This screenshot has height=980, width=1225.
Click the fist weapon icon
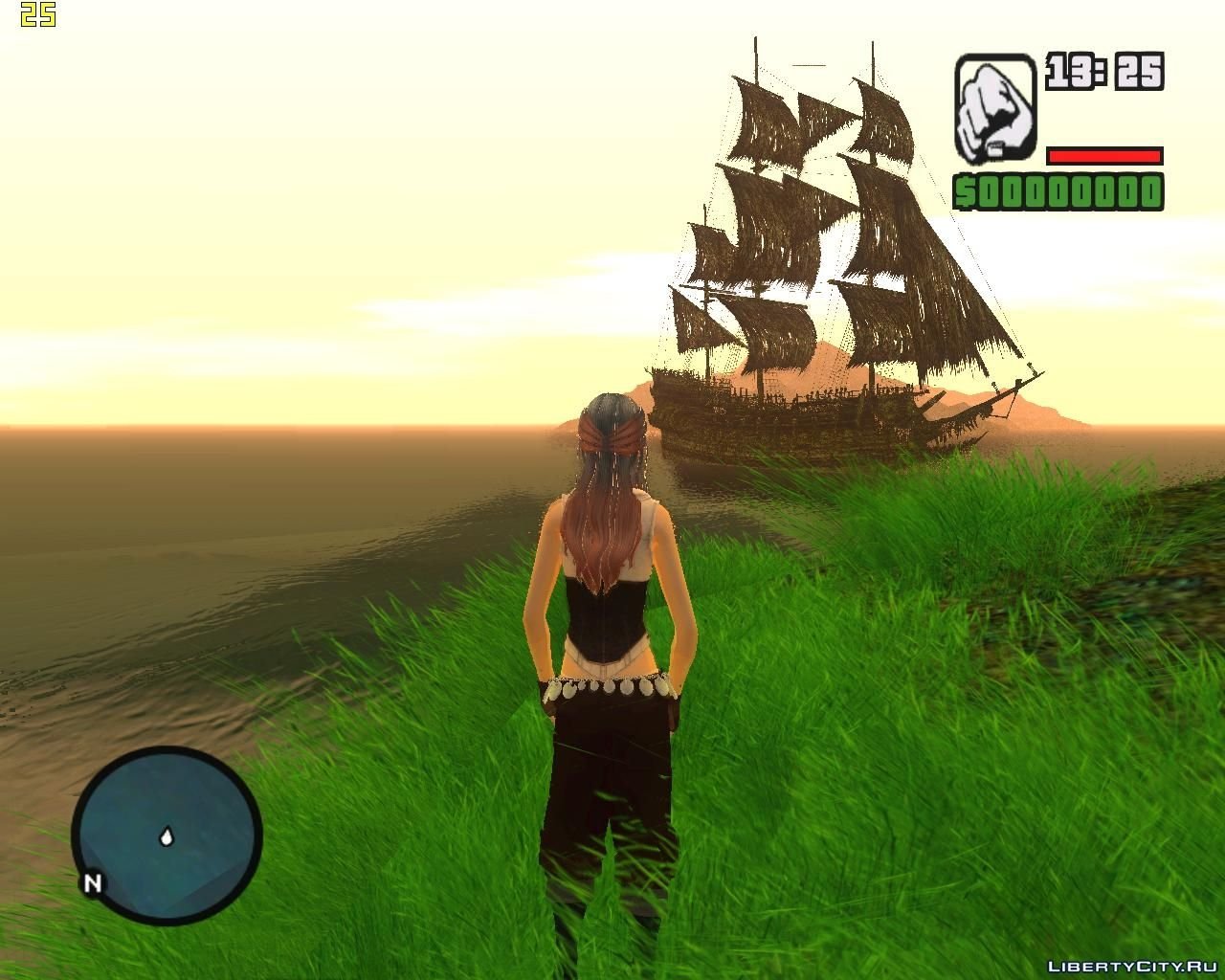pyautogui.click(x=995, y=107)
